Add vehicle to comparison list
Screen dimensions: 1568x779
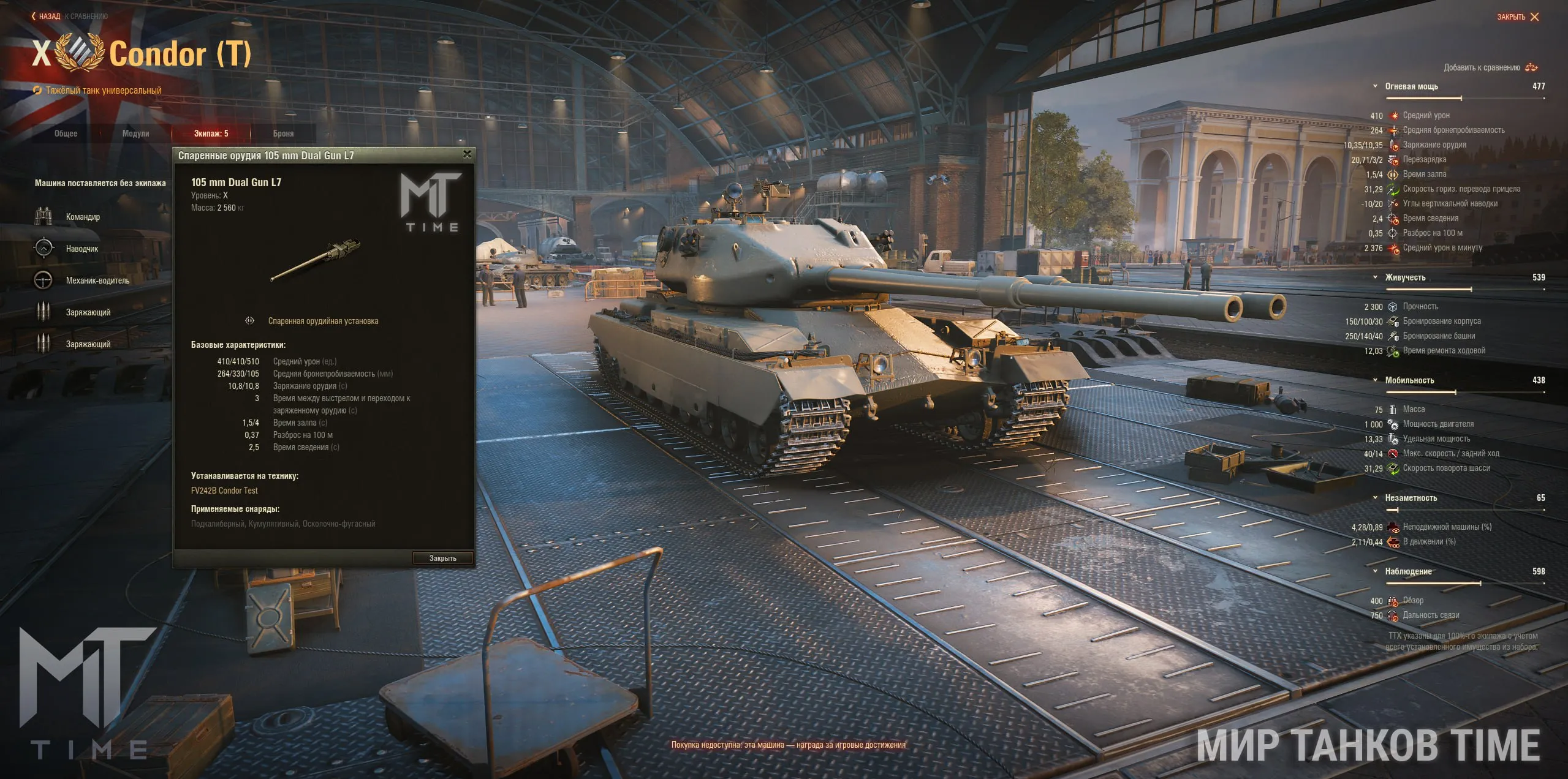pos(1490,67)
